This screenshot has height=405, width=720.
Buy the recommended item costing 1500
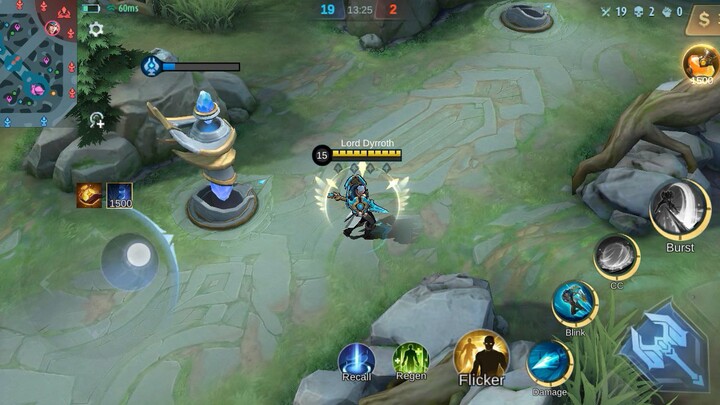pos(701,65)
